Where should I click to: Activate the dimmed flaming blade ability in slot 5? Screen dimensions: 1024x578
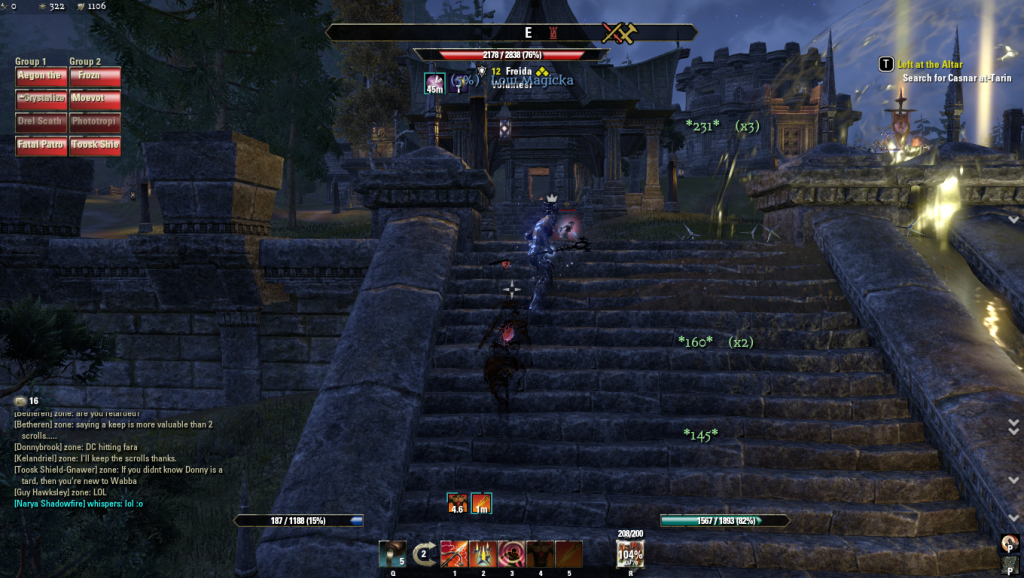[569, 554]
